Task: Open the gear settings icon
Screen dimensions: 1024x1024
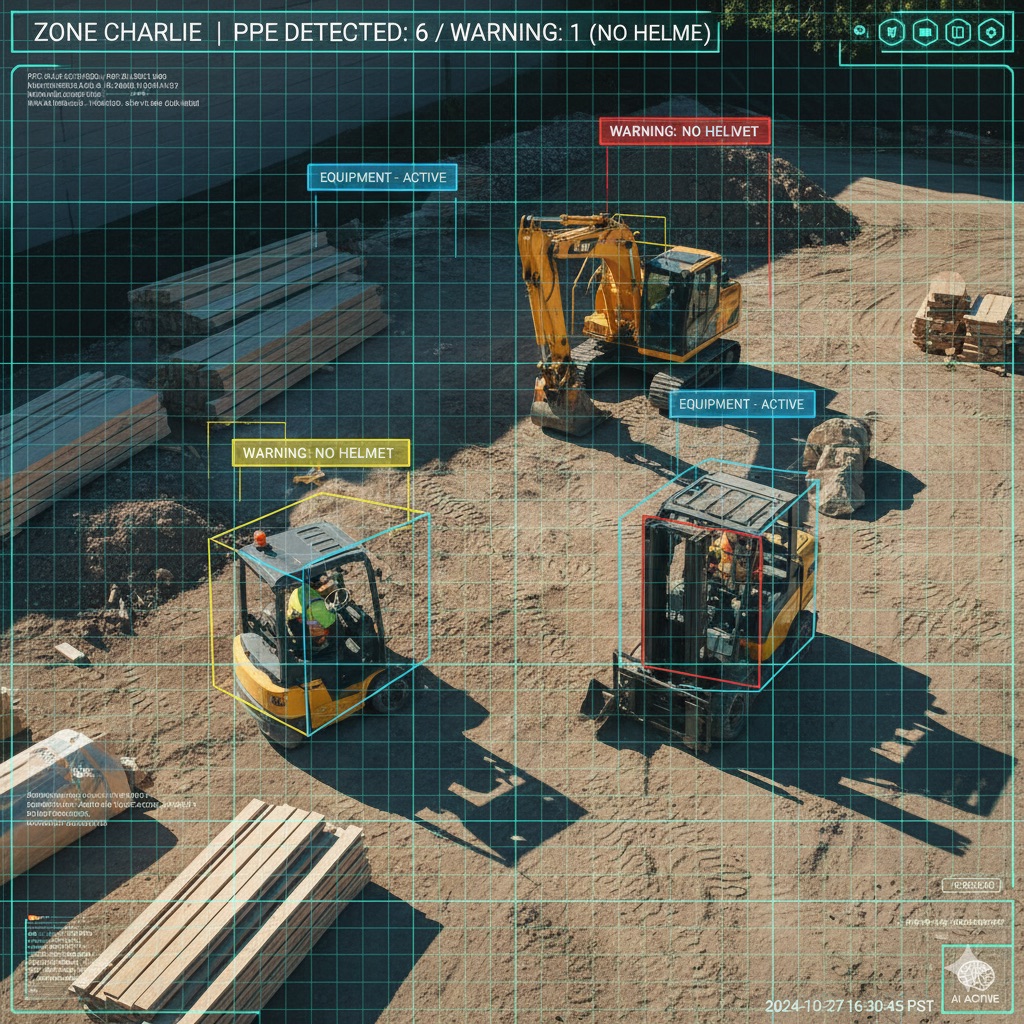Action: [991, 33]
